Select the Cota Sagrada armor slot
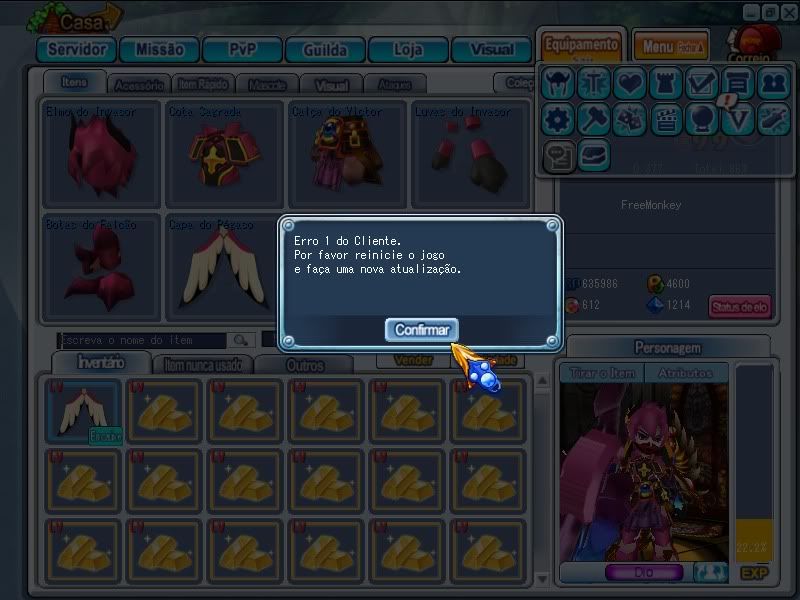The image size is (800, 600). click(224, 153)
